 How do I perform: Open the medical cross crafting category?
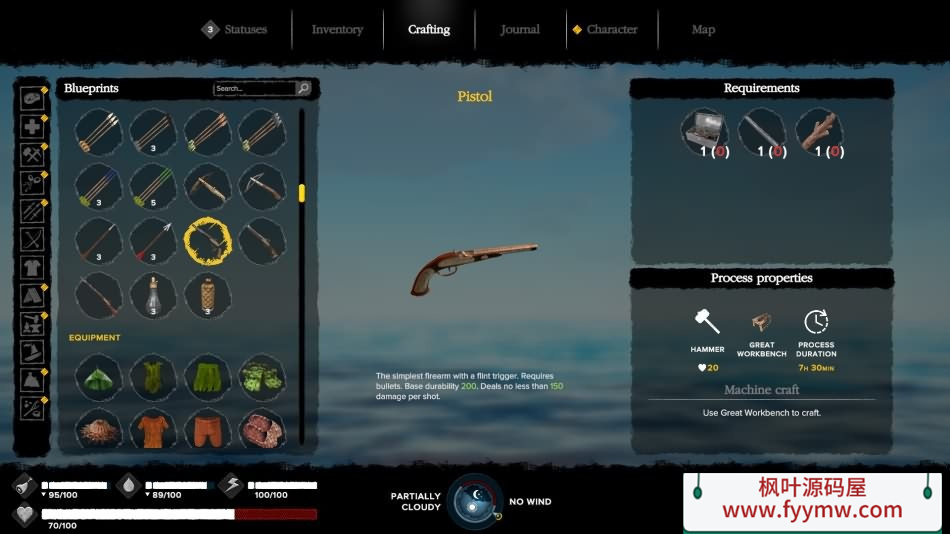[33, 127]
